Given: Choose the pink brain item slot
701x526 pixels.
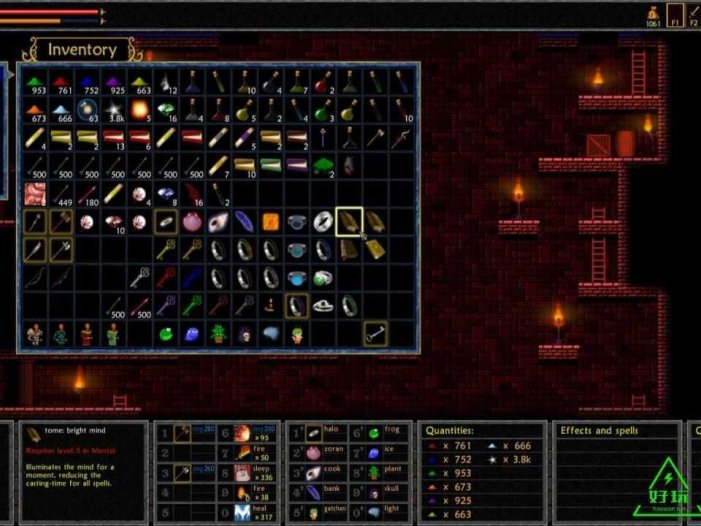Looking at the screenshot, I should click(x=35, y=194).
